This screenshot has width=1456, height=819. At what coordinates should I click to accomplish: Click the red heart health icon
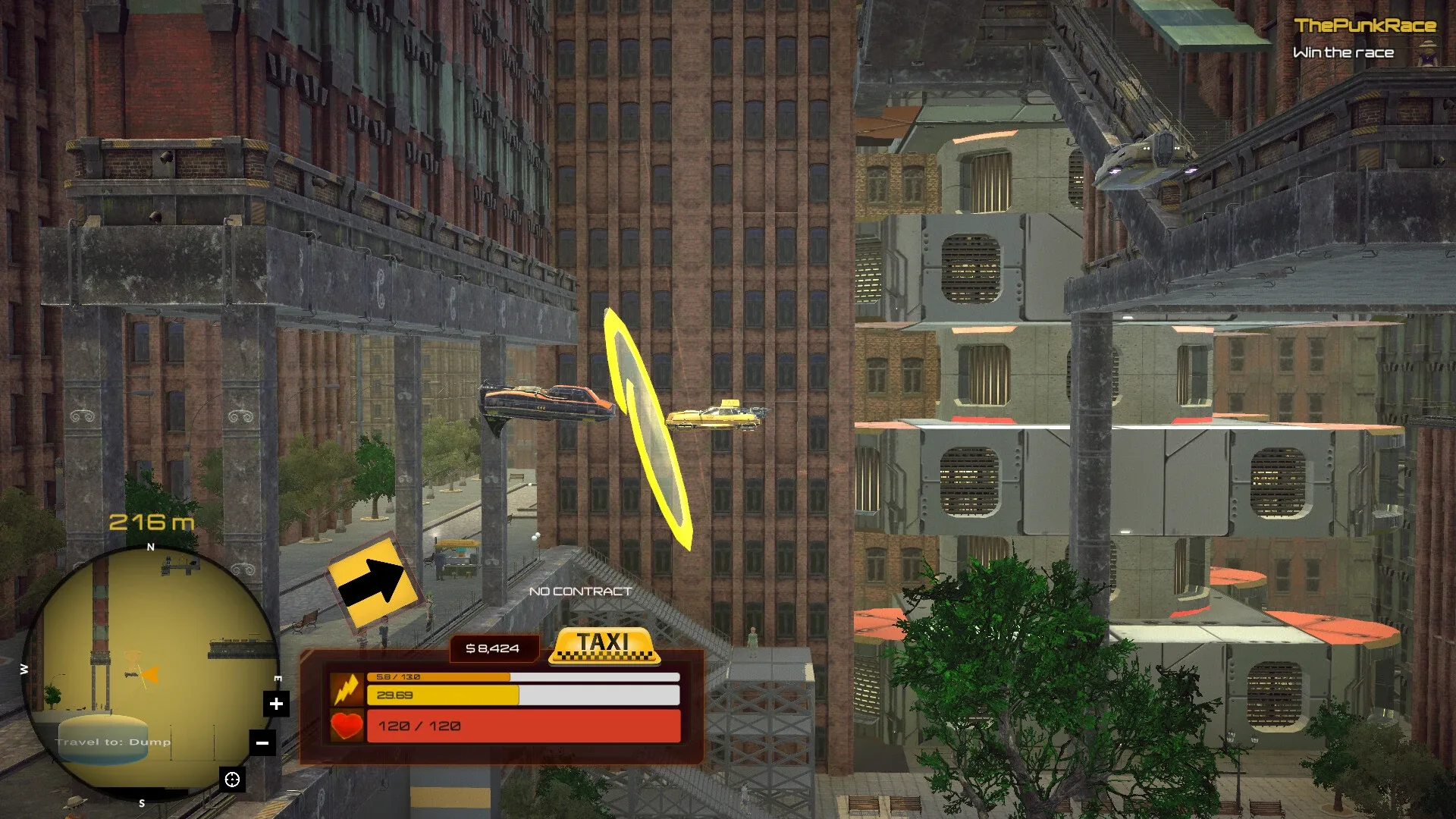click(x=347, y=726)
